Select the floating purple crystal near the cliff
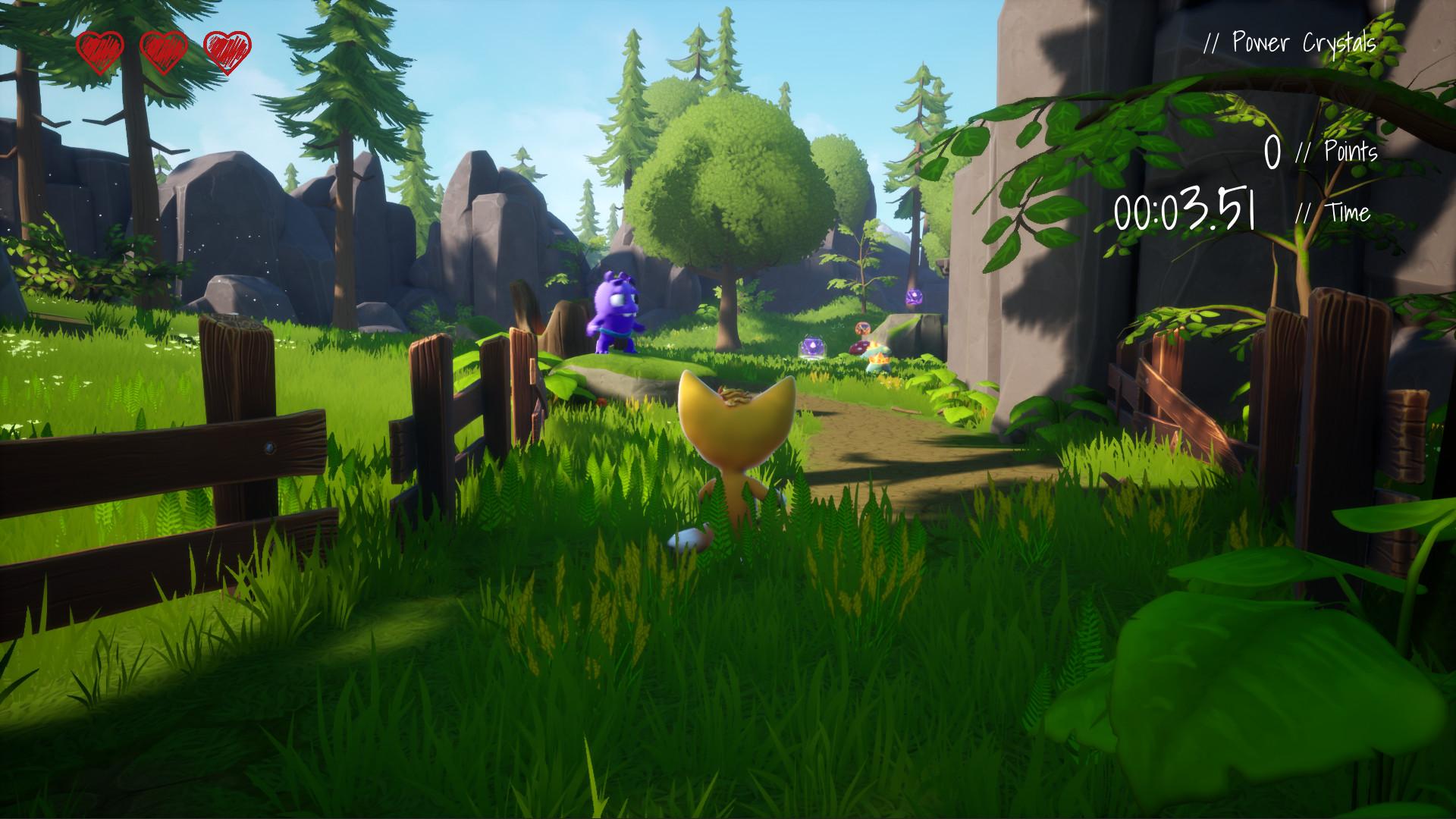The height and width of the screenshot is (819, 1456). coord(914,296)
